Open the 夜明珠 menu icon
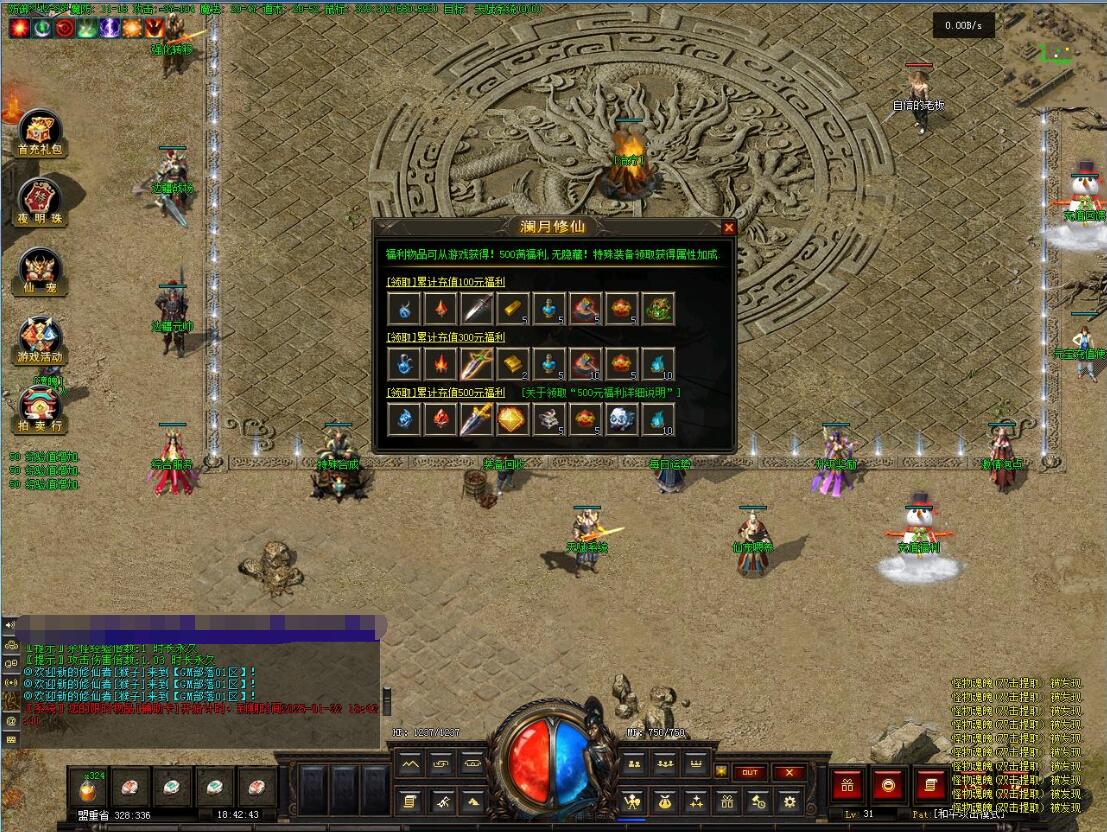1107x832 pixels. pyautogui.click(x=40, y=198)
